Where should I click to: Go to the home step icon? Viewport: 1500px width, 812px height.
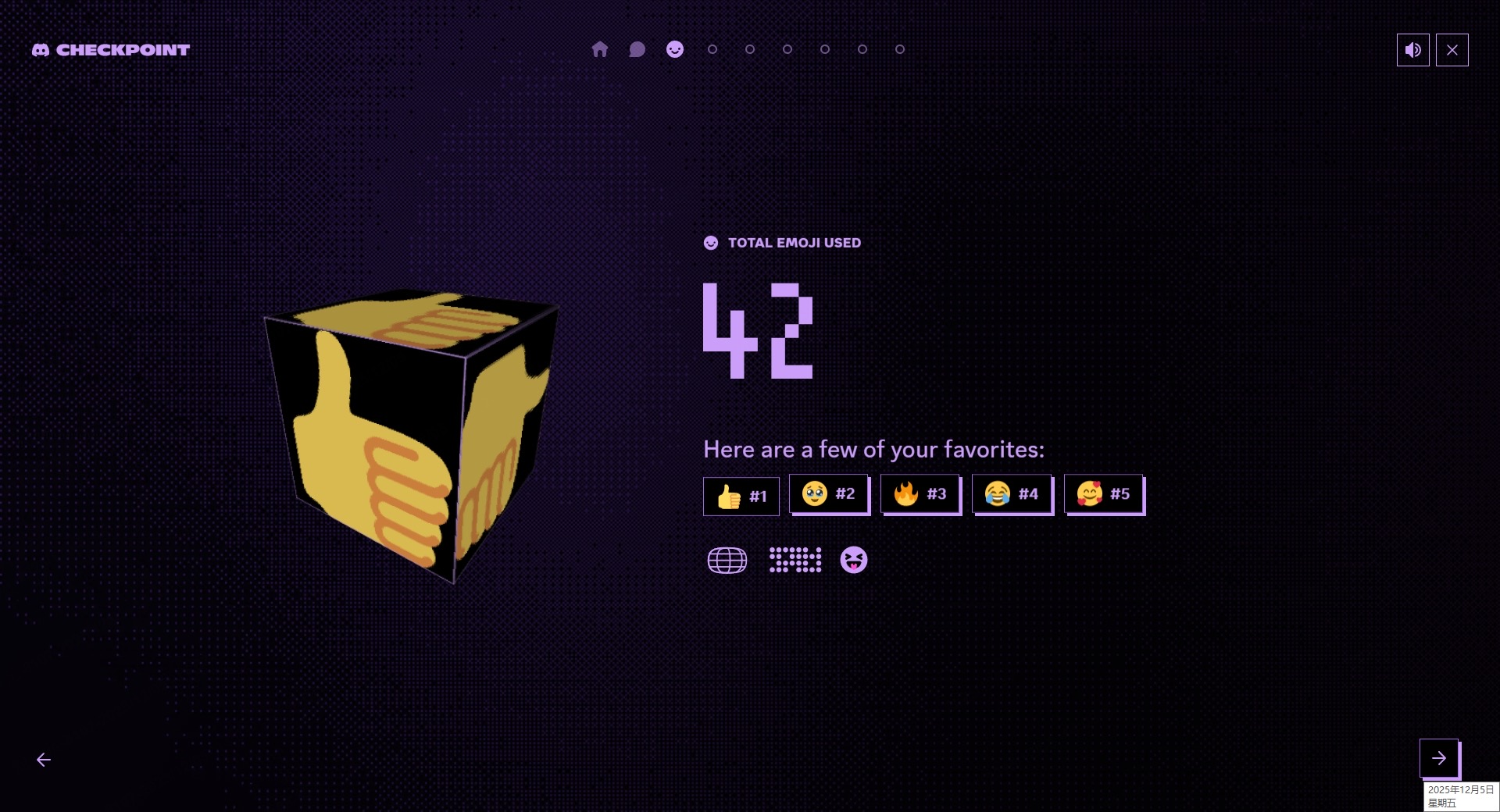599,49
